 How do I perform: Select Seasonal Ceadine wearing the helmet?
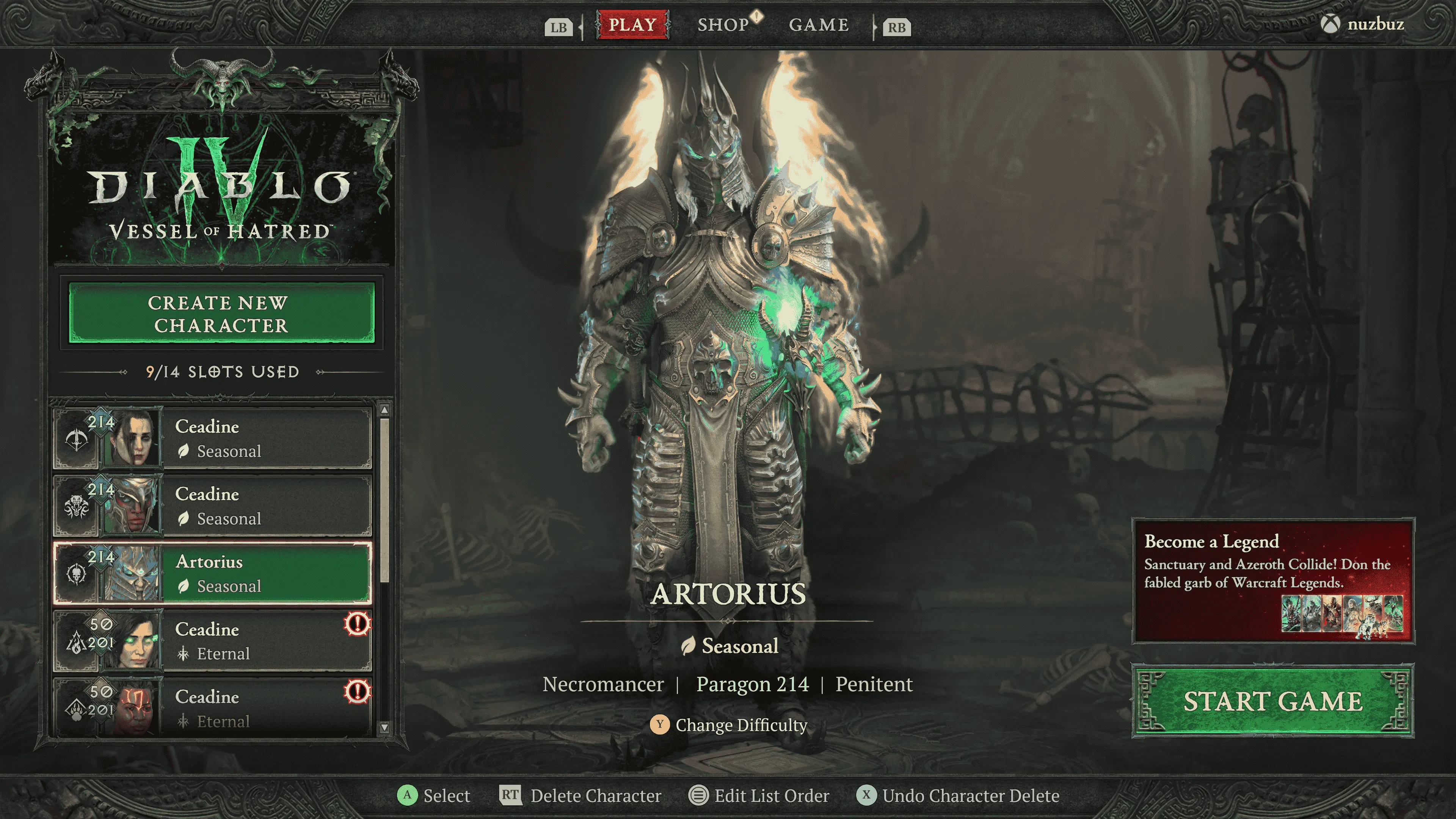(x=212, y=506)
